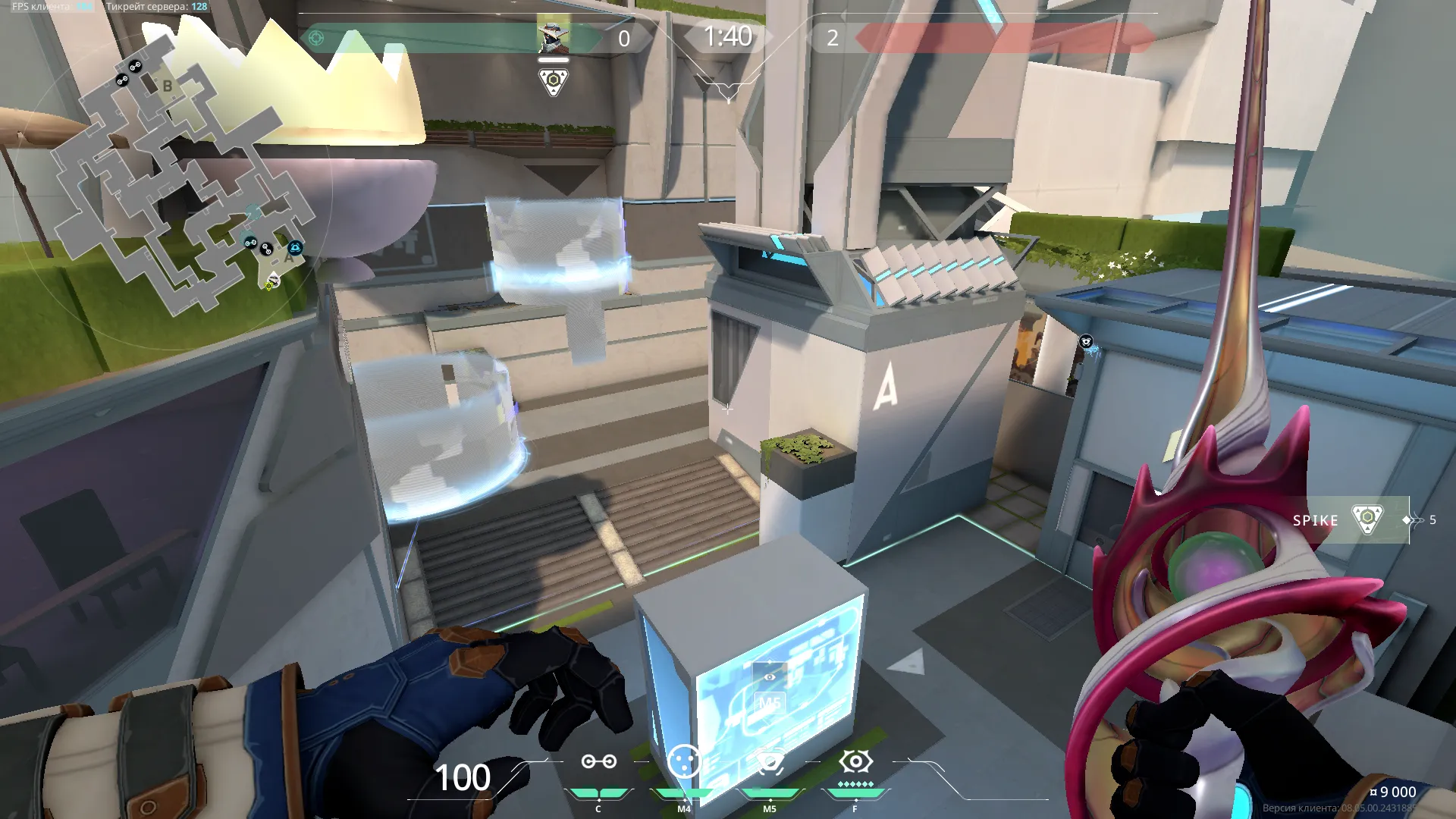1456x819 pixels.
Task: Activate the Spycam ability icon
Action: [x=770, y=762]
